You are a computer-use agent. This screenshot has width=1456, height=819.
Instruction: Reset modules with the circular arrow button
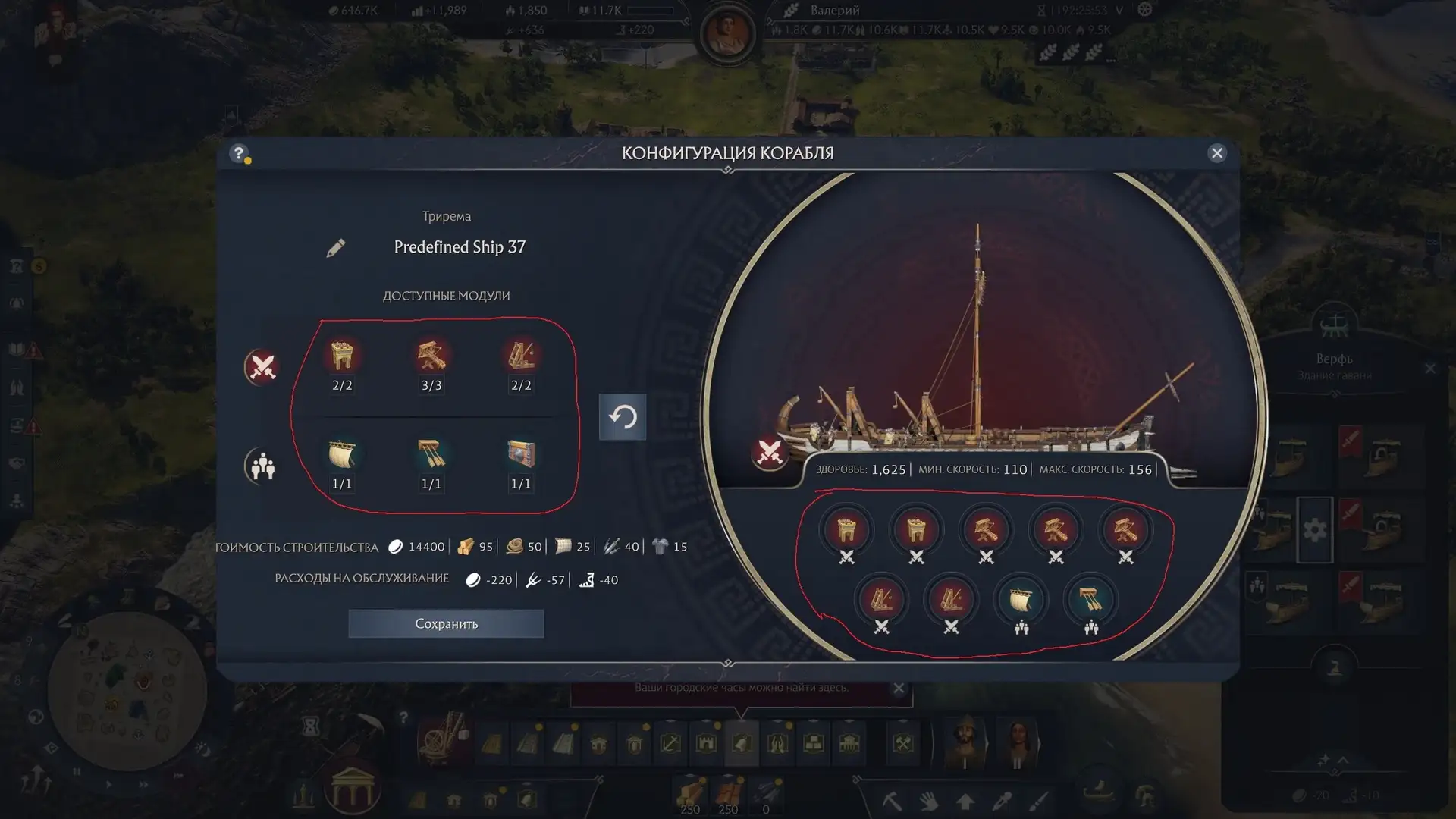click(623, 416)
